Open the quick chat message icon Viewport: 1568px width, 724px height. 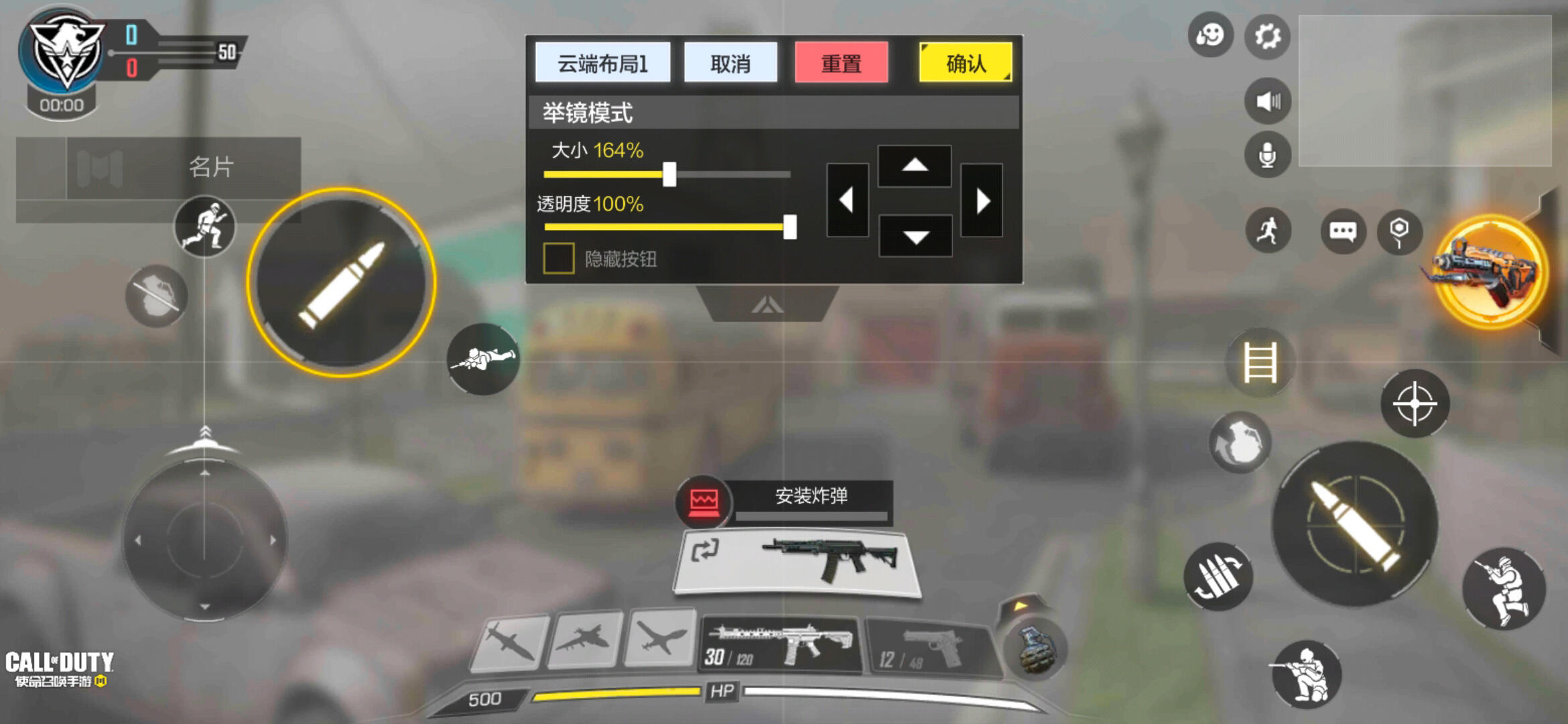(x=1344, y=231)
